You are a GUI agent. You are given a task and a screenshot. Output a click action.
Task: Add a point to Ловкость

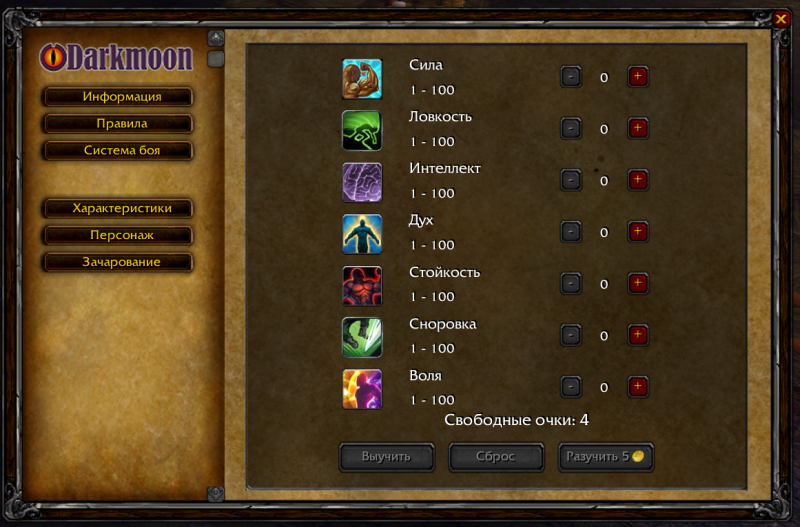coord(638,128)
